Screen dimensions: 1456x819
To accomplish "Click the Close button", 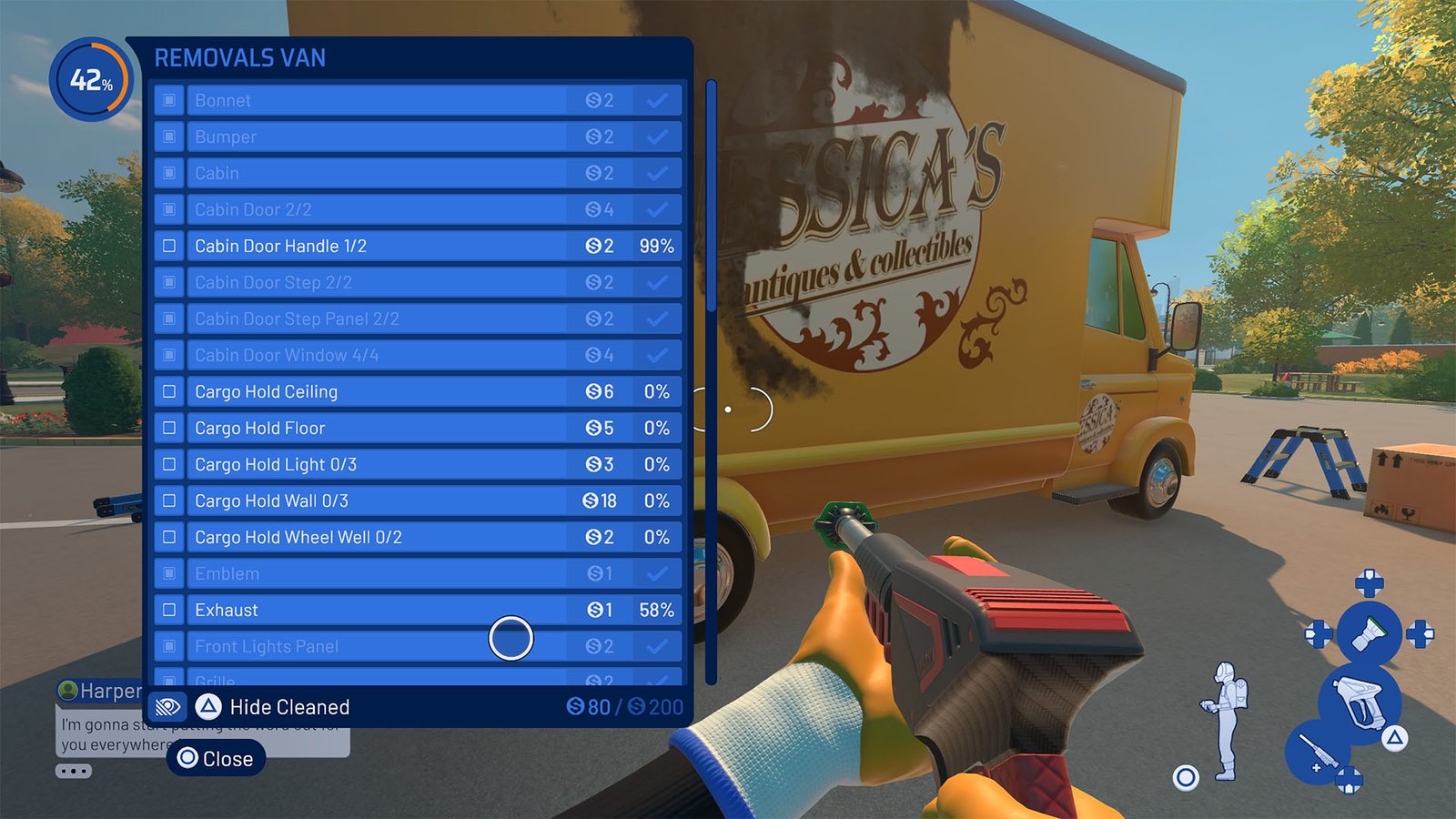I will click(x=218, y=758).
